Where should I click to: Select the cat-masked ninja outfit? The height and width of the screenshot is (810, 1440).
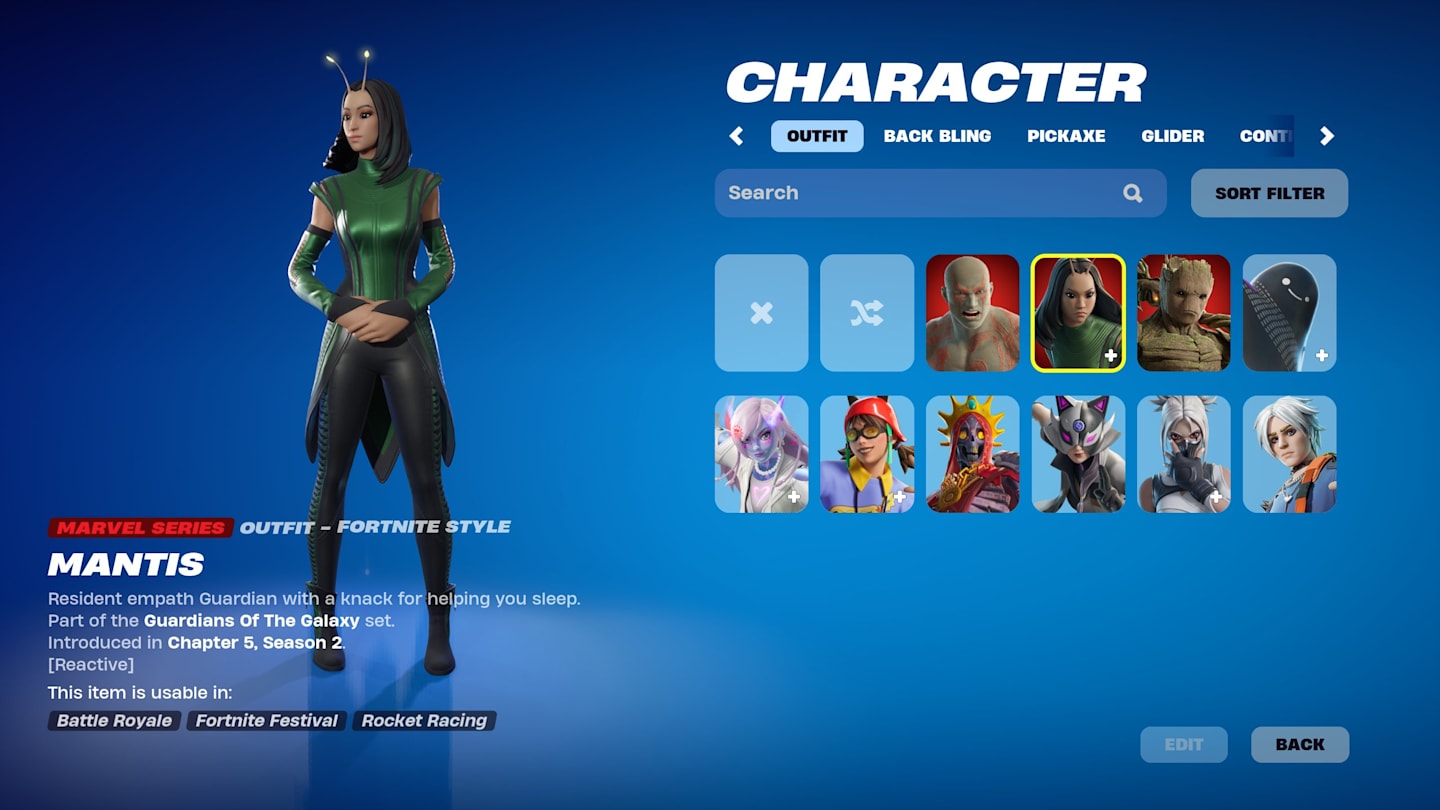(1079, 455)
